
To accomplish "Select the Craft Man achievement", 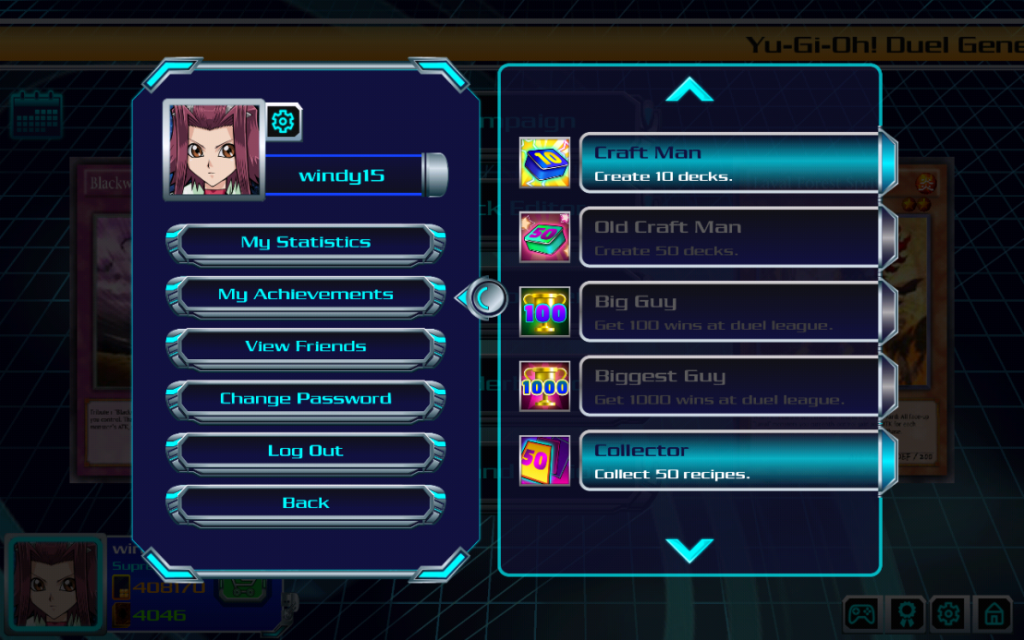I will [730, 163].
